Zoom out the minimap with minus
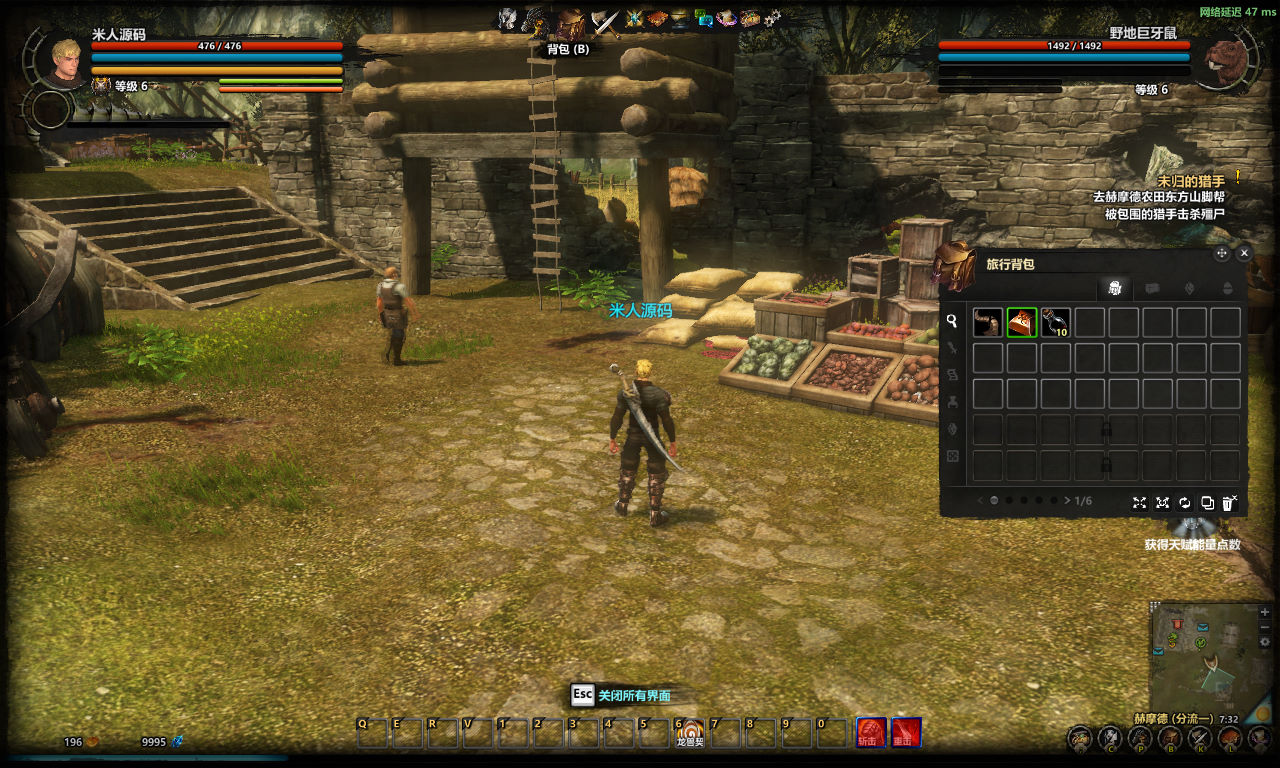This screenshot has height=768, width=1280. click(1265, 626)
